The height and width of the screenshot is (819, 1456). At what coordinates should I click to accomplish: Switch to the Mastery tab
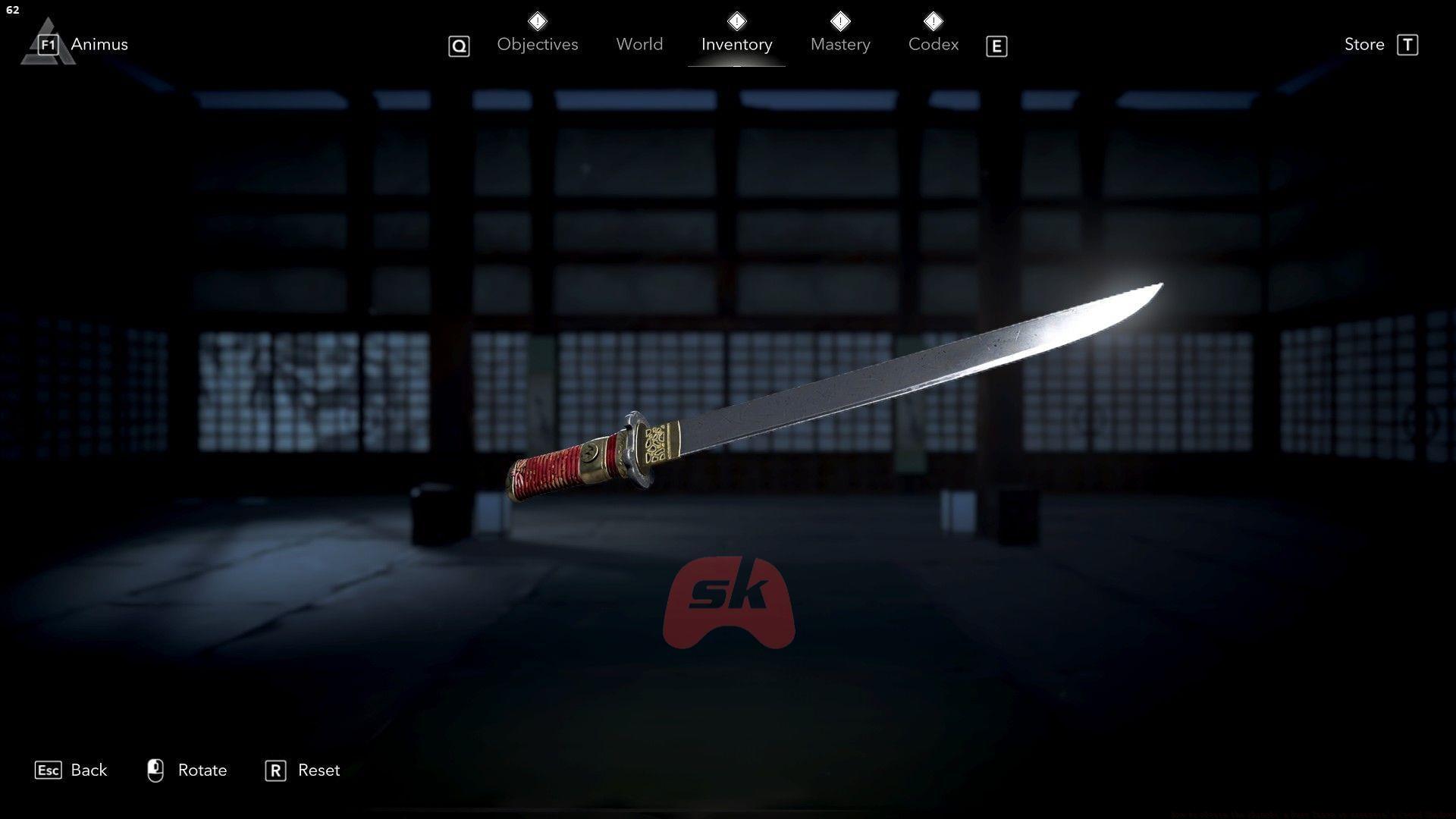click(x=840, y=44)
